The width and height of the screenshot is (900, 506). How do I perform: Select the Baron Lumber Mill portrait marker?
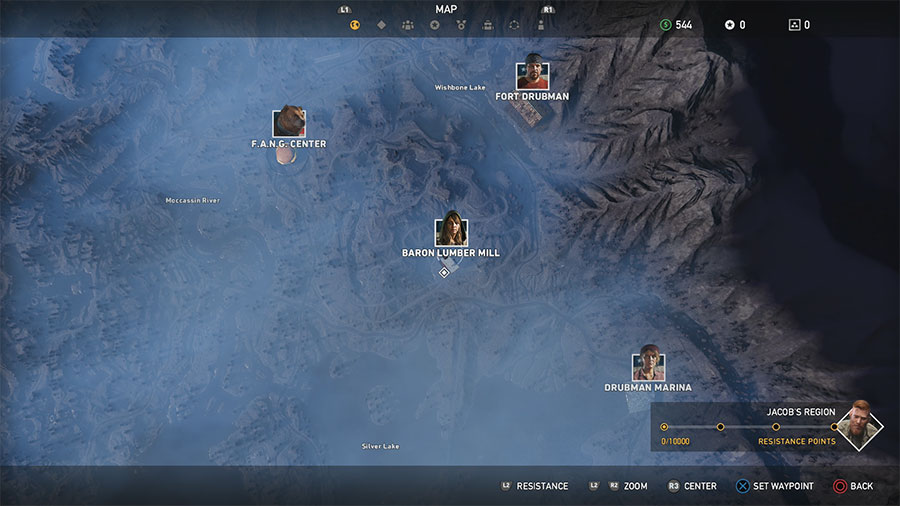pos(451,231)
